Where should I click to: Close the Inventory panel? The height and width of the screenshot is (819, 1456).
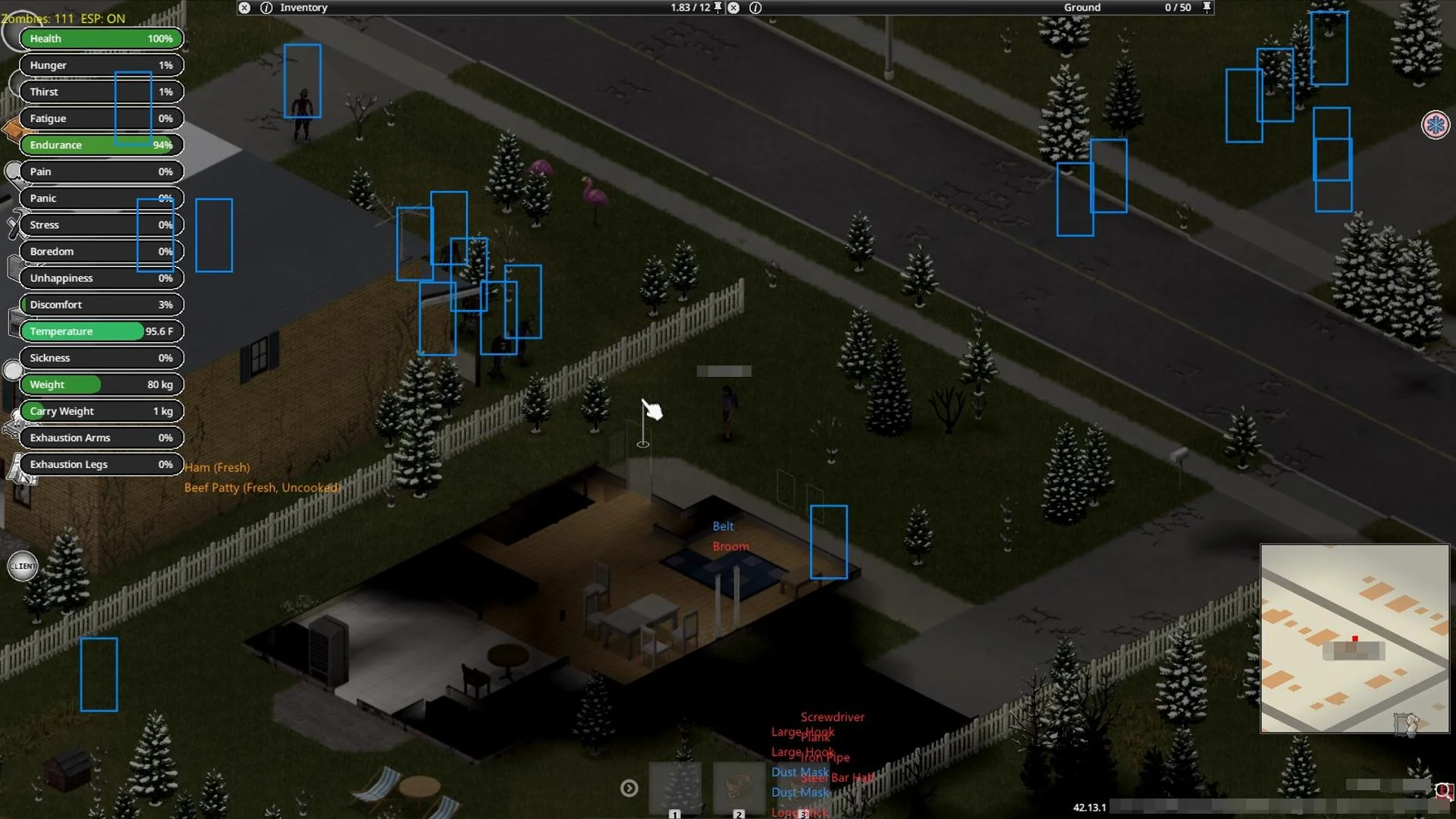pos(244,8)
